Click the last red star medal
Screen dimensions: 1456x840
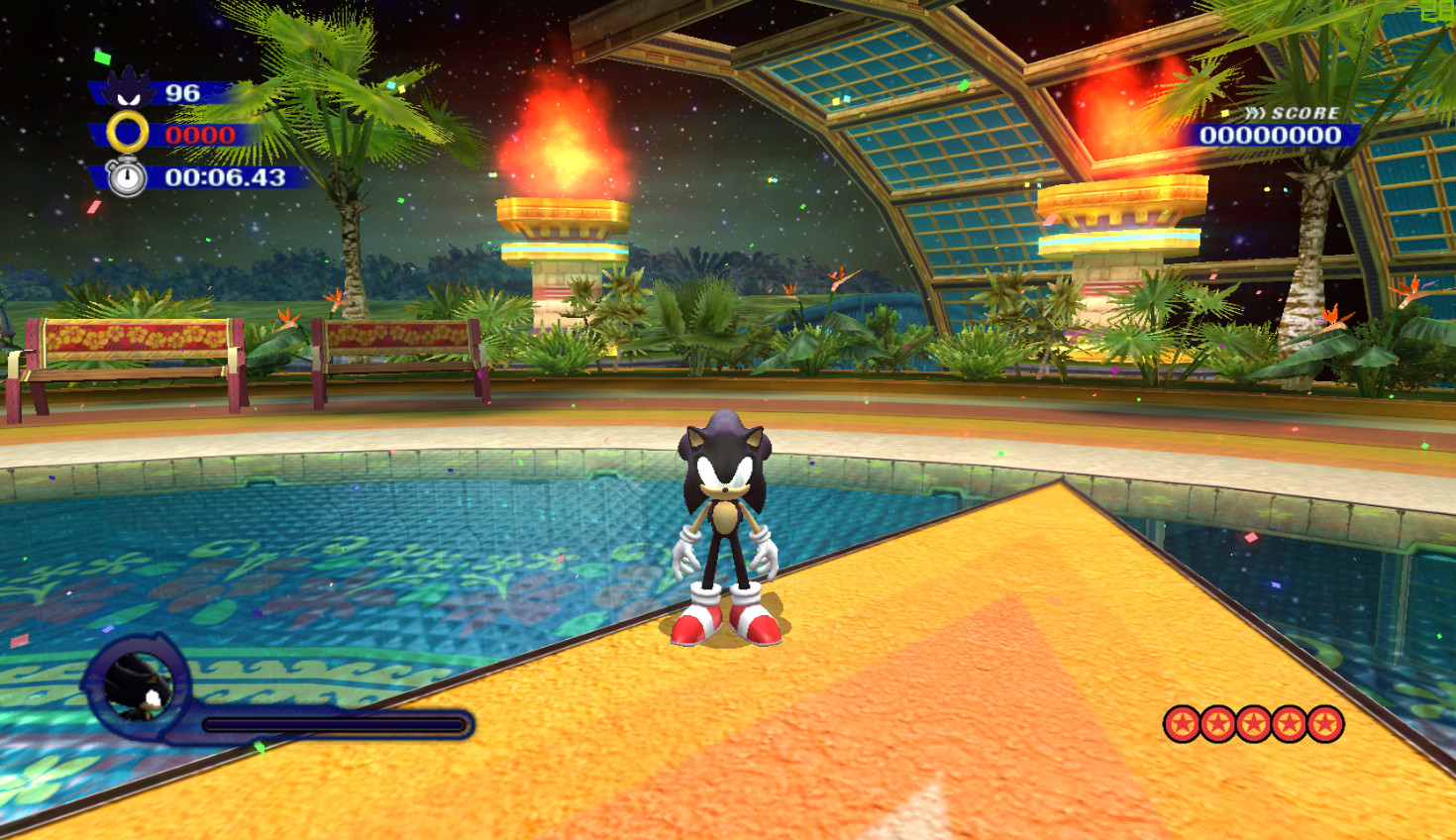click(x=1327, y=724)
